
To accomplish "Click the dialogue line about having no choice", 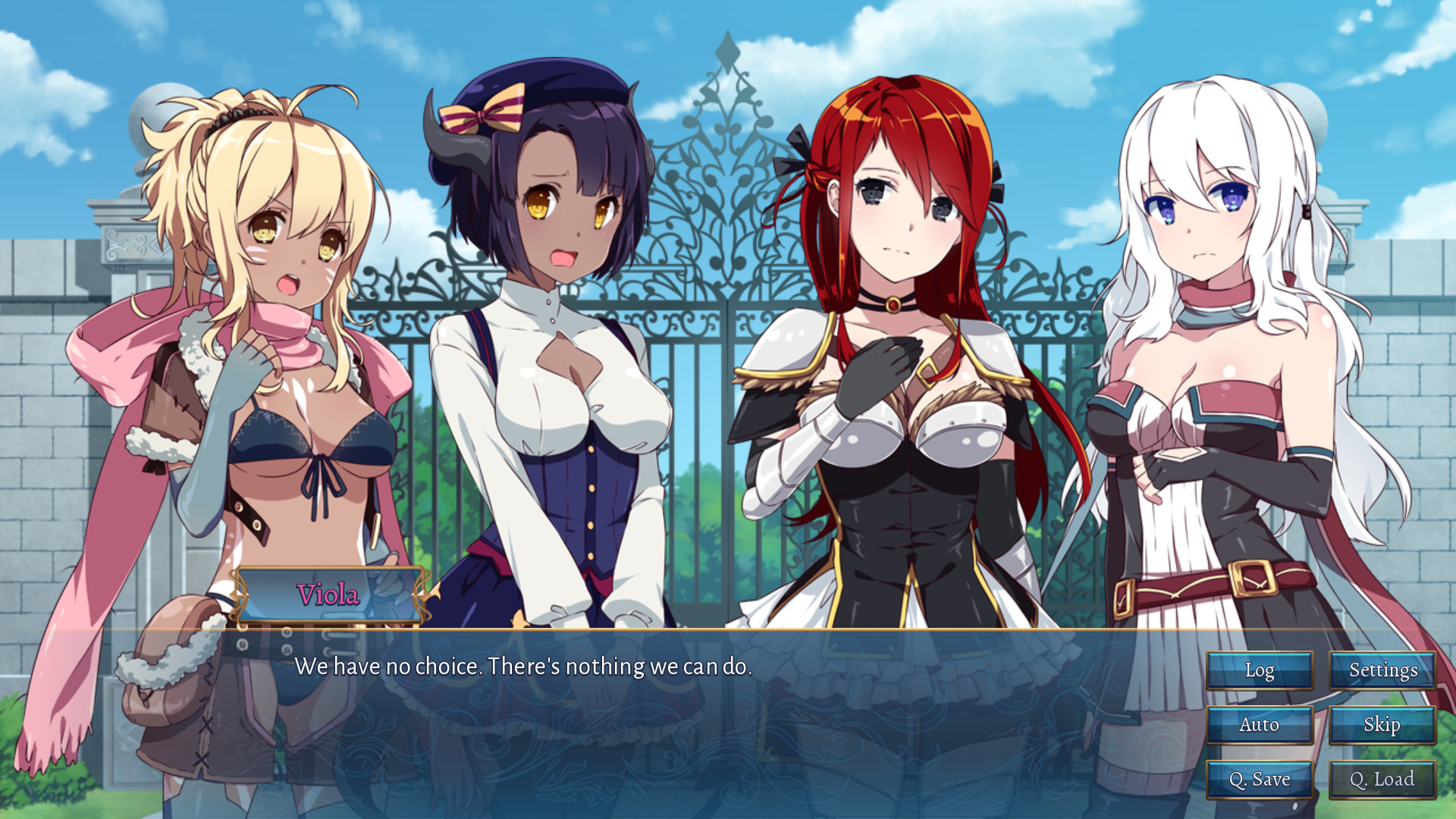I will (x=525, y=667).
